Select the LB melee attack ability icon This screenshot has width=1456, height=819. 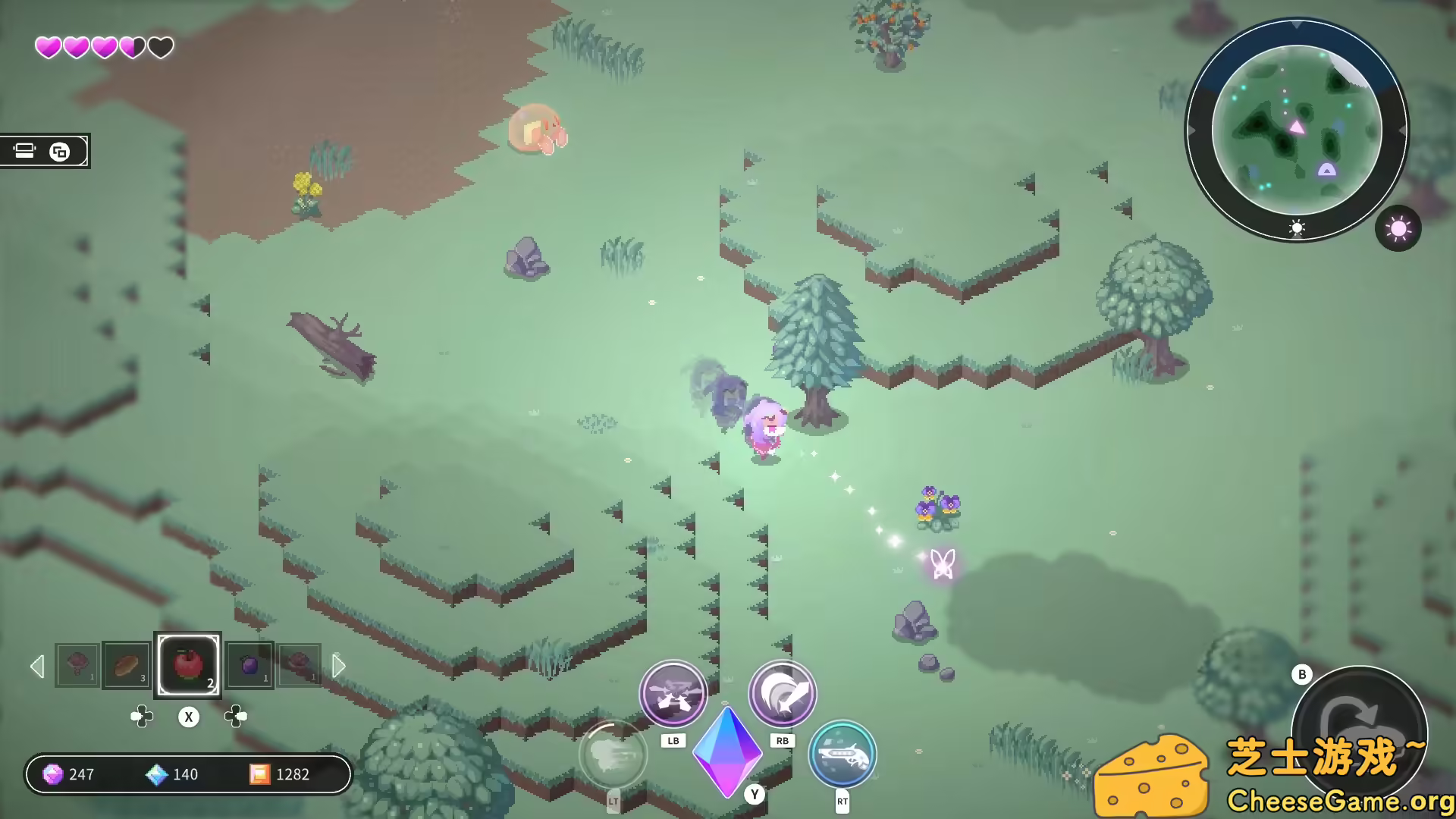[674, 692]
